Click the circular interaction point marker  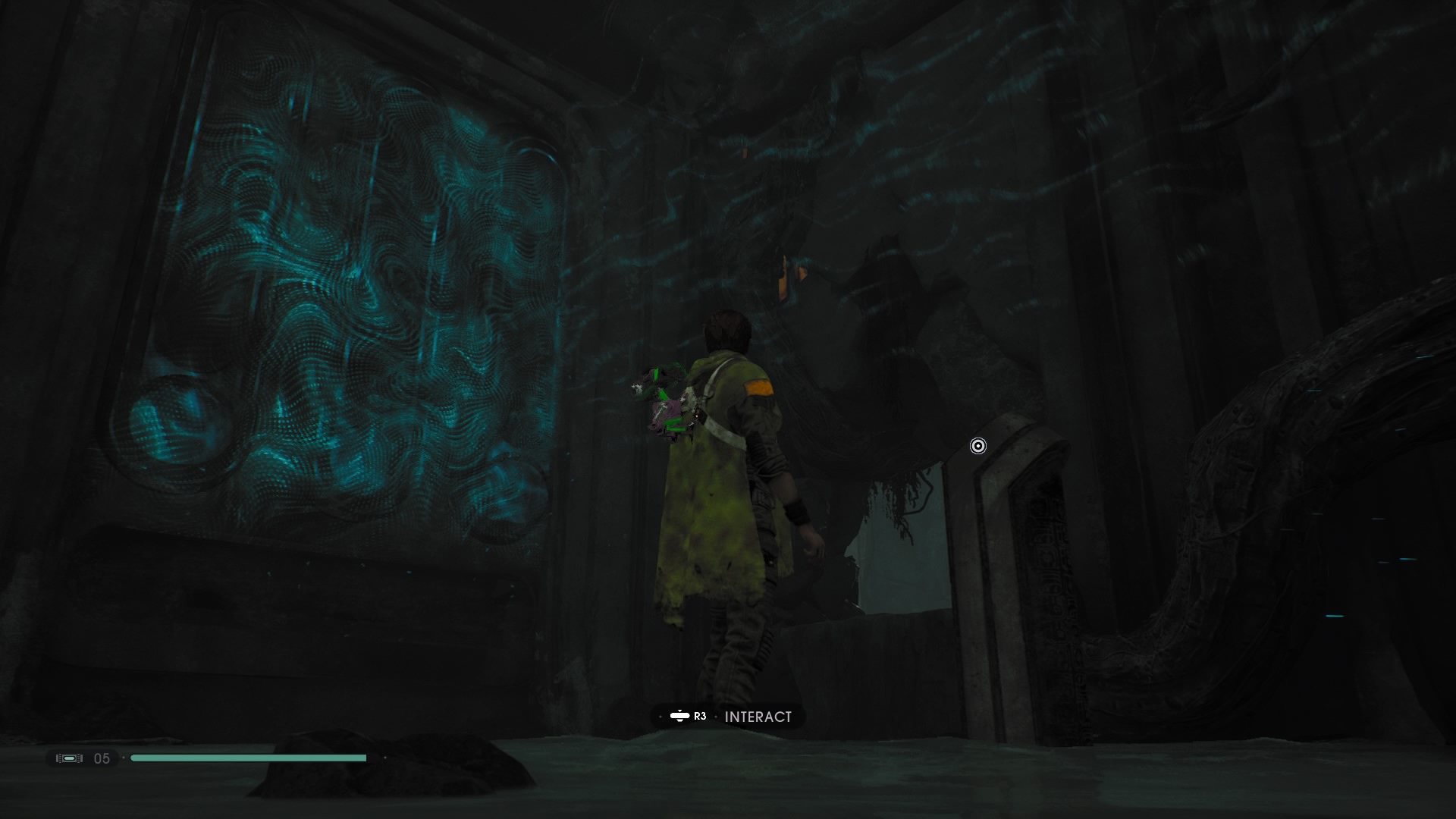(978, 446)
